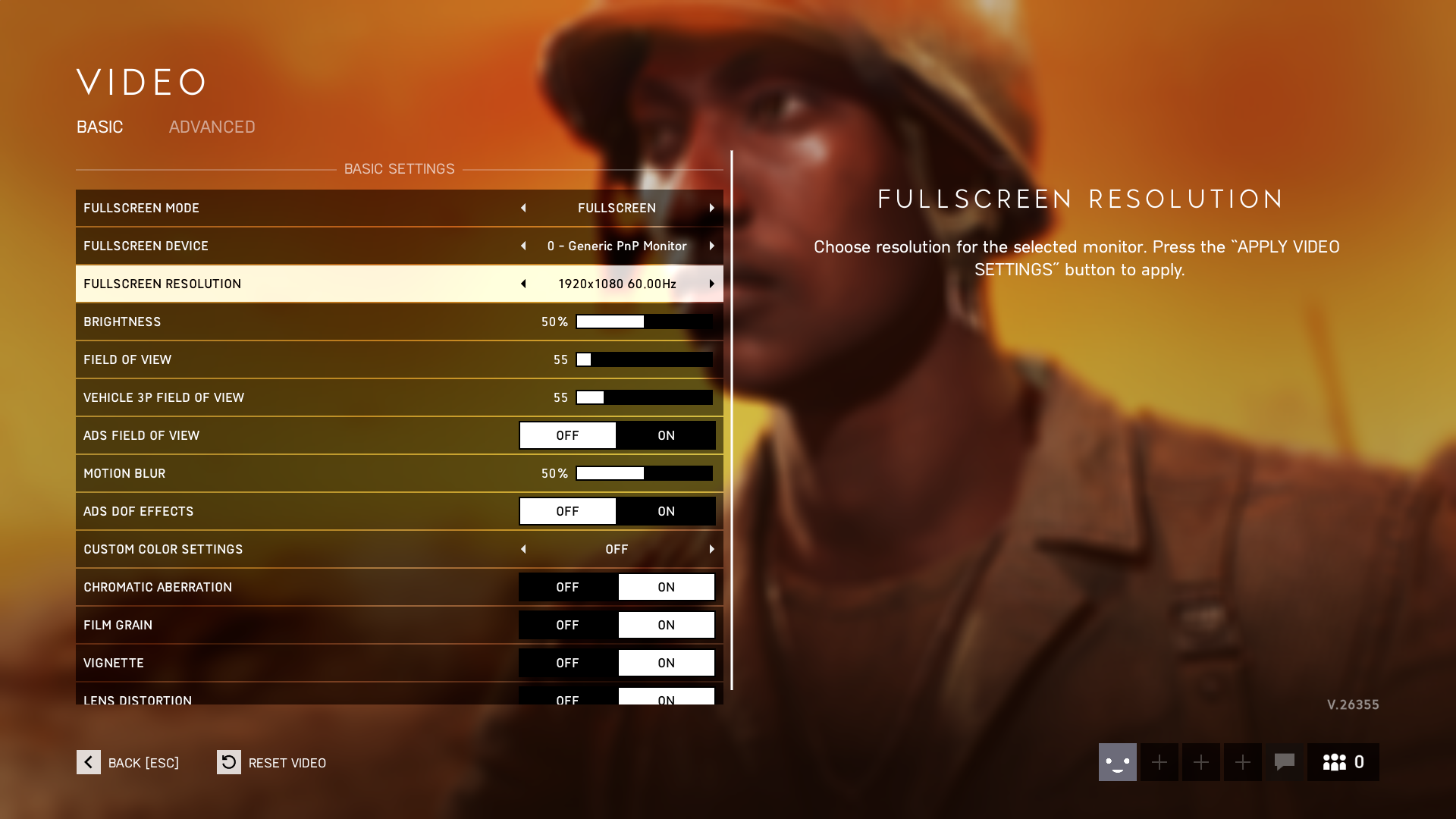The width and height of the screenshot is (1456, 819).
Task: Click right arrow on Fullscreen Mode
Action: click(x=711, y=208)
